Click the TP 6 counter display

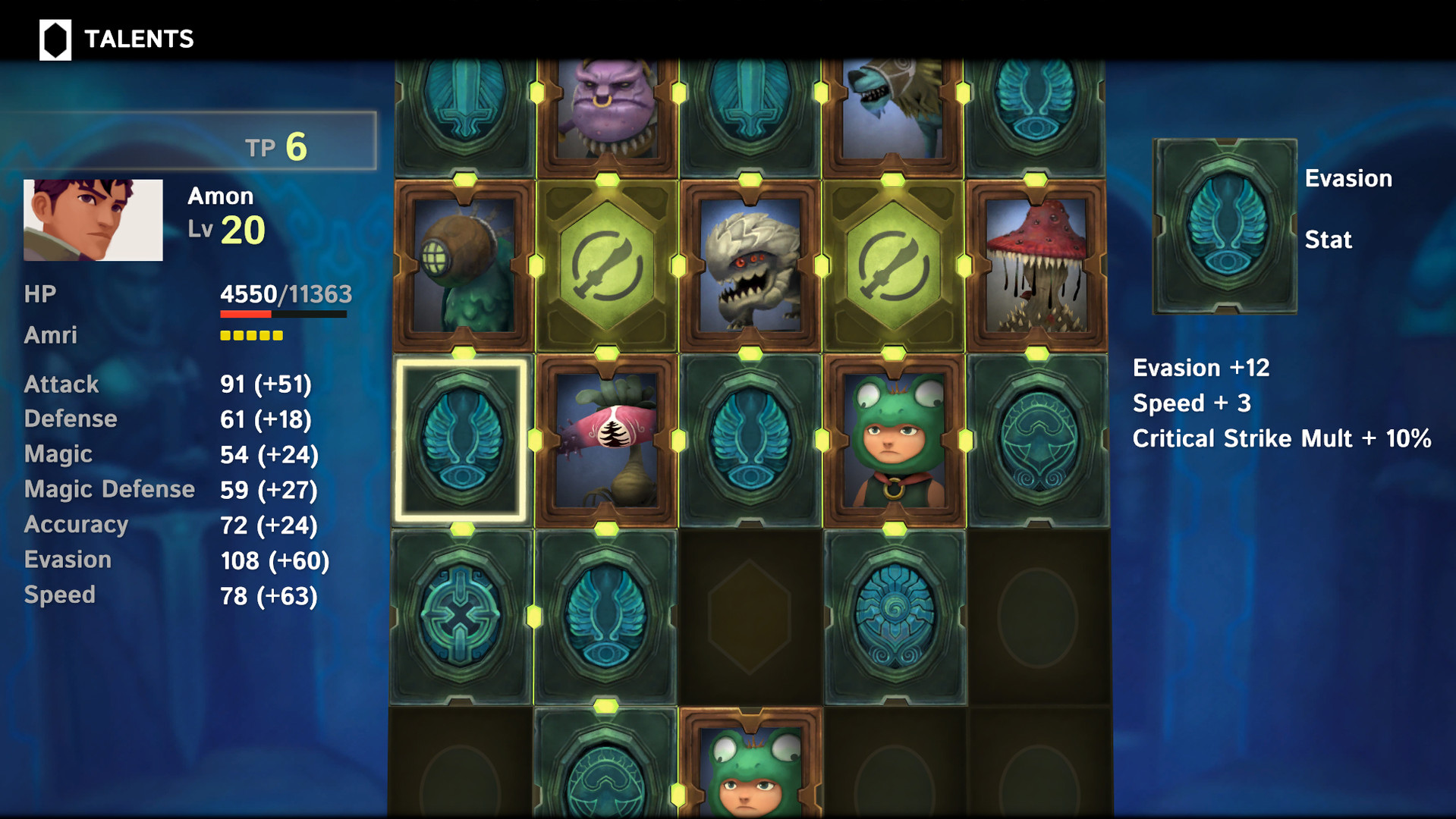(277, 146)
